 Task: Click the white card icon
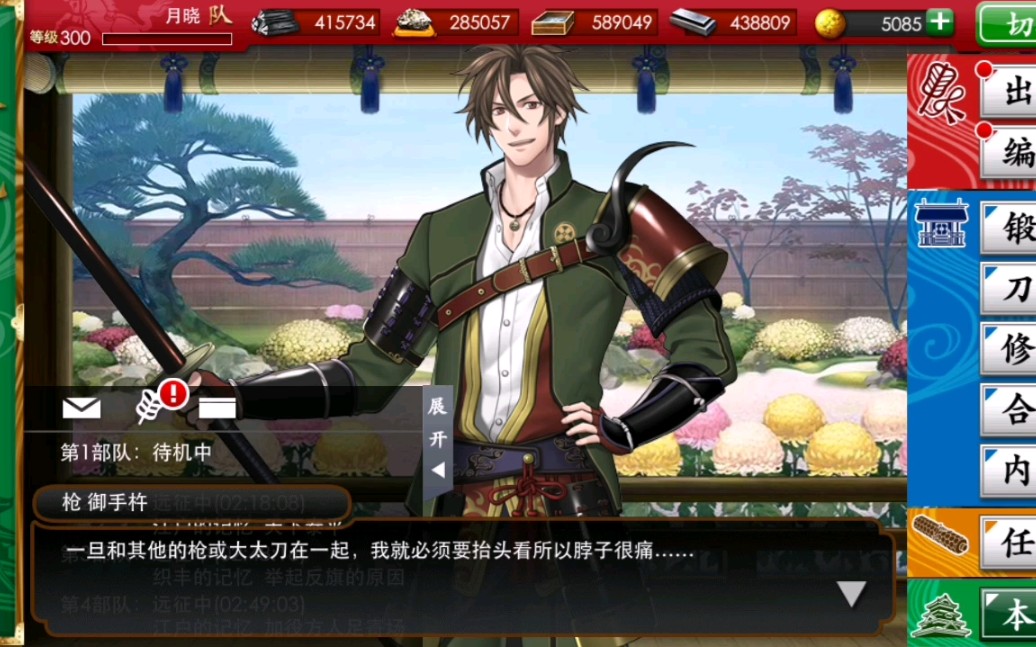217,407
